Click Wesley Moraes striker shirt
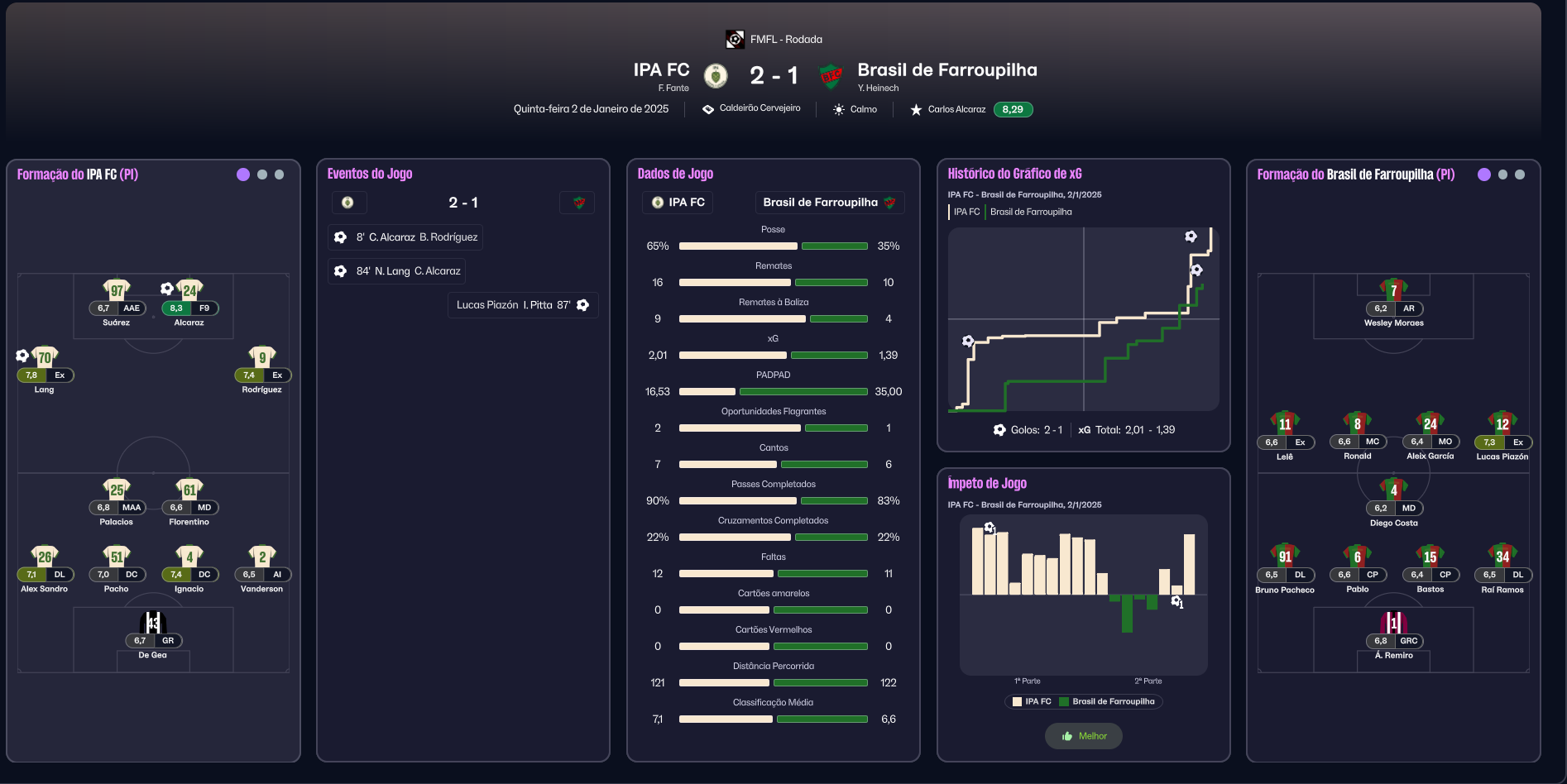This screenshot has height=784, width=1567. click(x=1394, y=290)
